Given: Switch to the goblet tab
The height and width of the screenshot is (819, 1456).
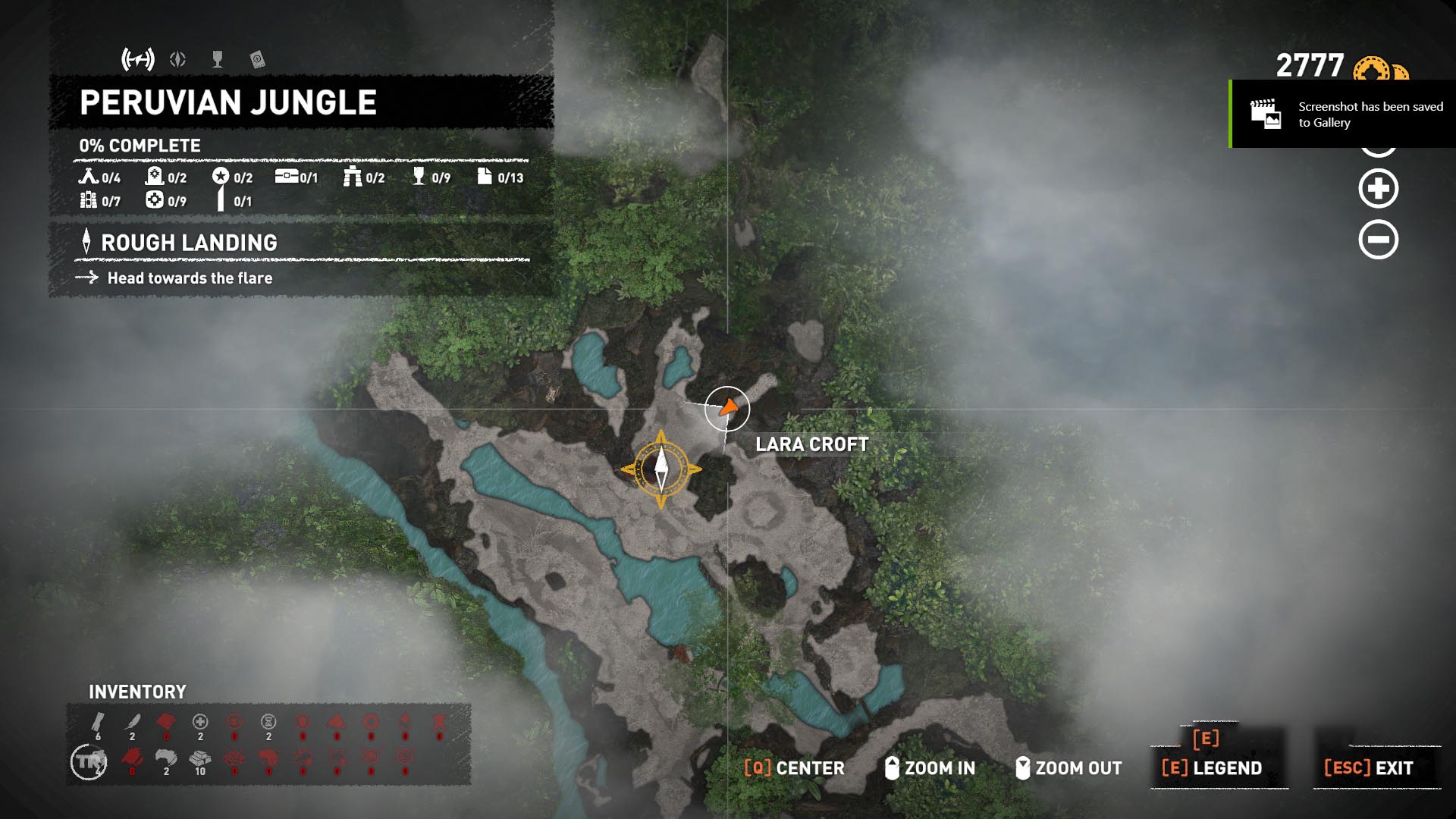Looking at the screenshot, I should (218, 59).
